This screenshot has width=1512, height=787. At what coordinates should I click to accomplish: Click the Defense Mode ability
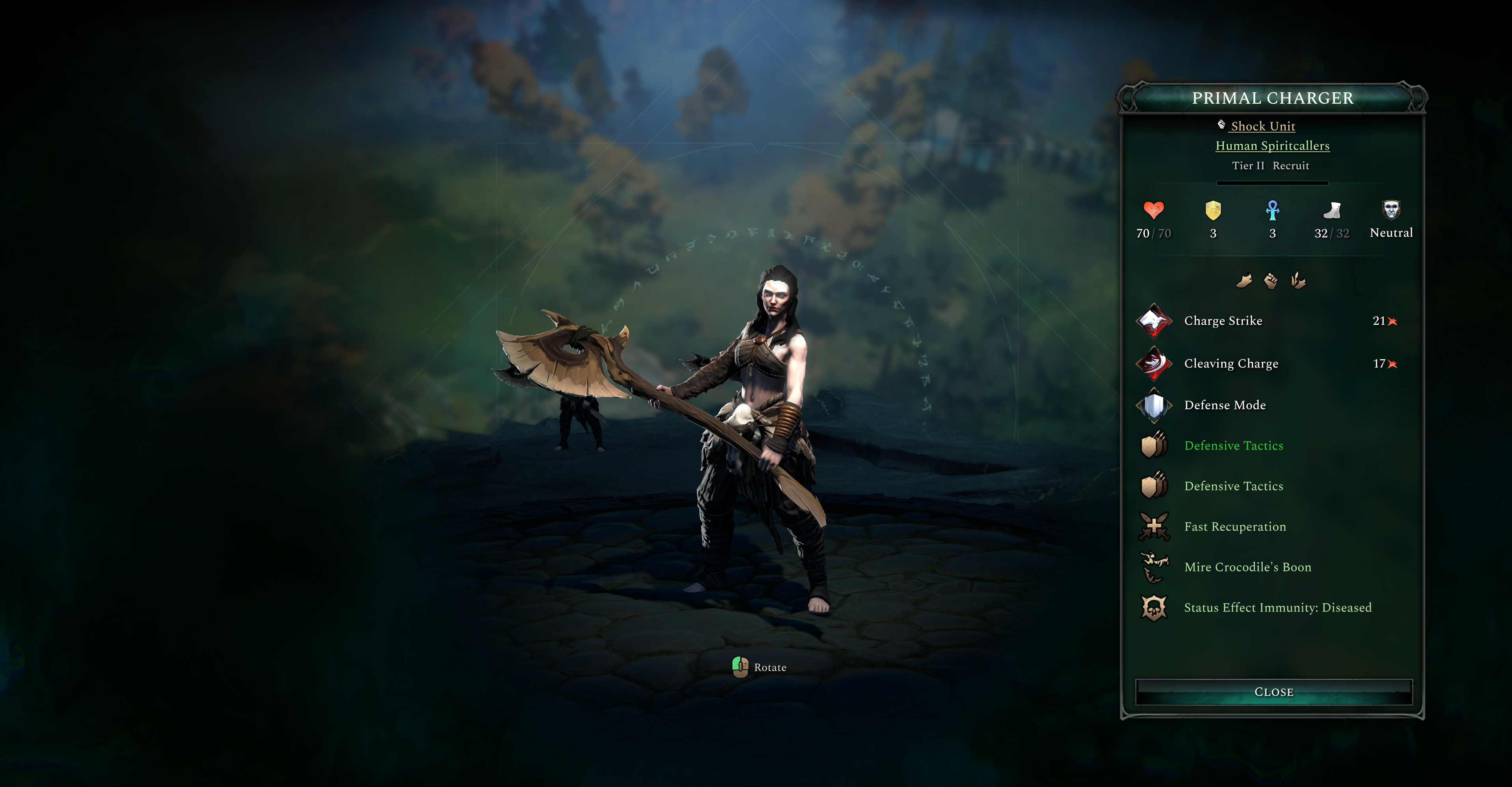click(1225, 405)
